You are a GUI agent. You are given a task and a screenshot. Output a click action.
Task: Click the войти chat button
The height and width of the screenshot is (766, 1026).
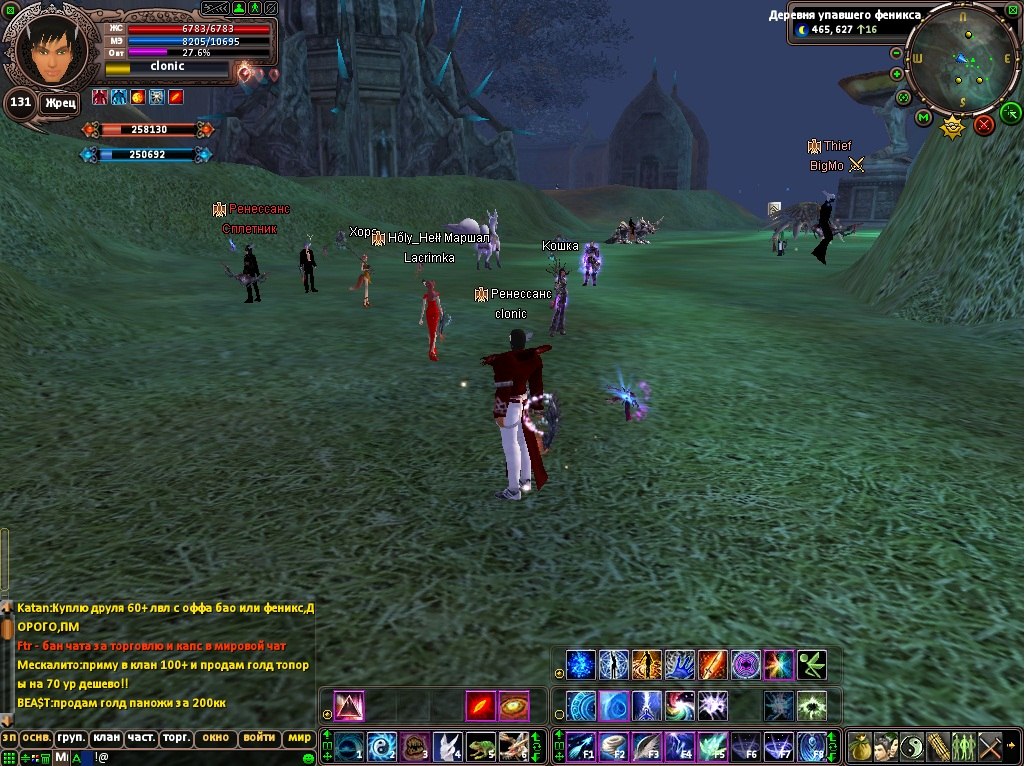[x=259, y=739]
